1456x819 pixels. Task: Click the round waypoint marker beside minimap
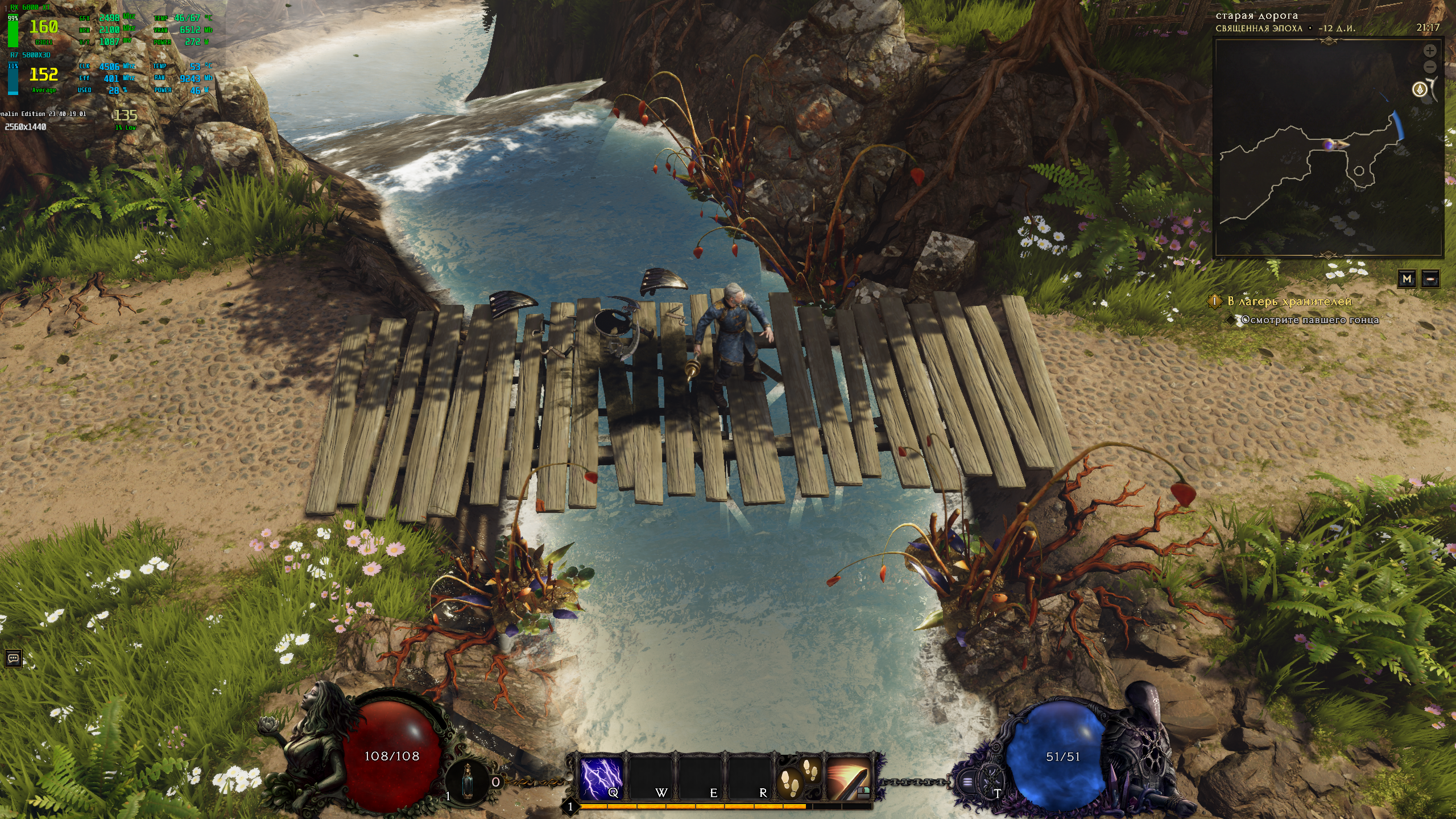[x=1420, y=90]
